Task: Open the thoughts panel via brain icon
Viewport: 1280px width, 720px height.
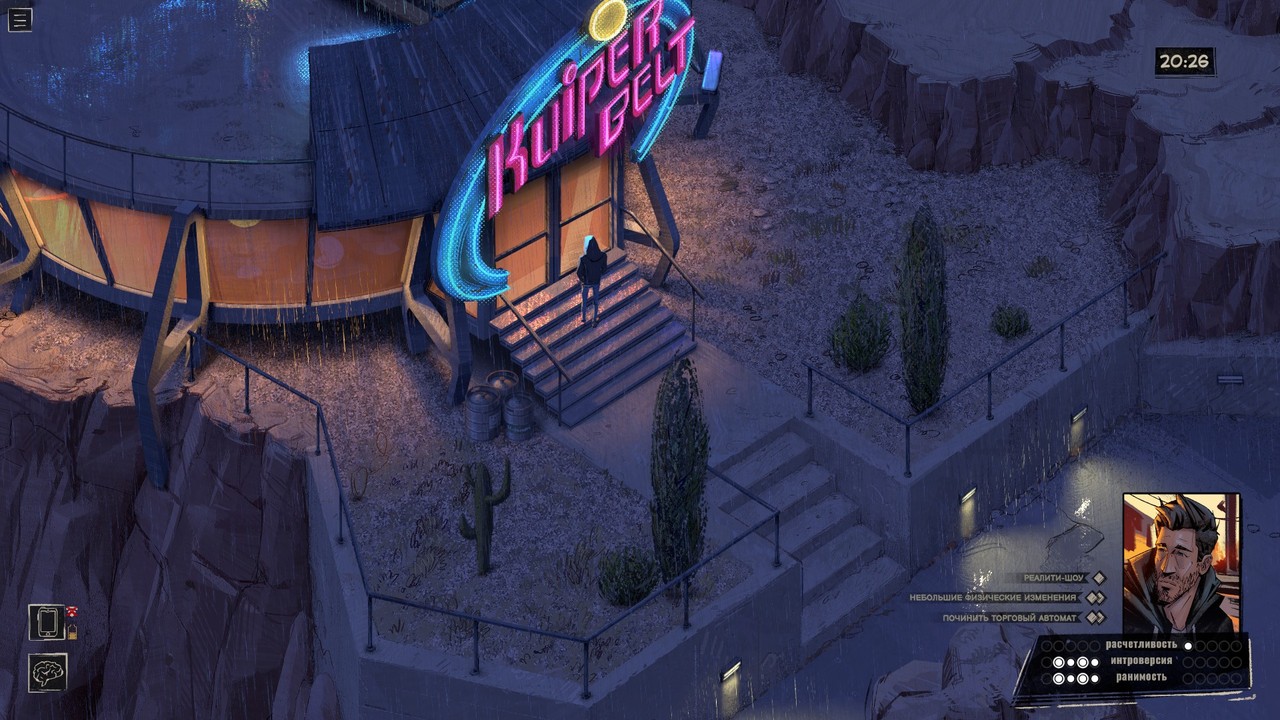Action: pos(48,673)
